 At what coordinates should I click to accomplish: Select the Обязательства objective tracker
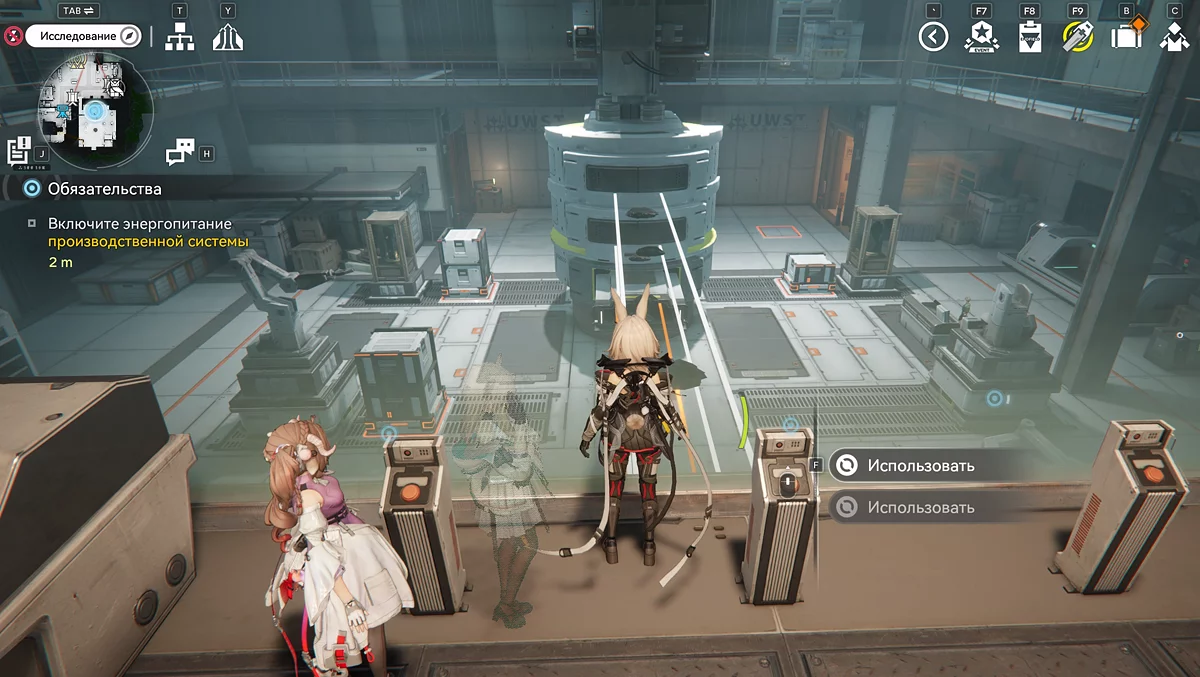(105, 188)
